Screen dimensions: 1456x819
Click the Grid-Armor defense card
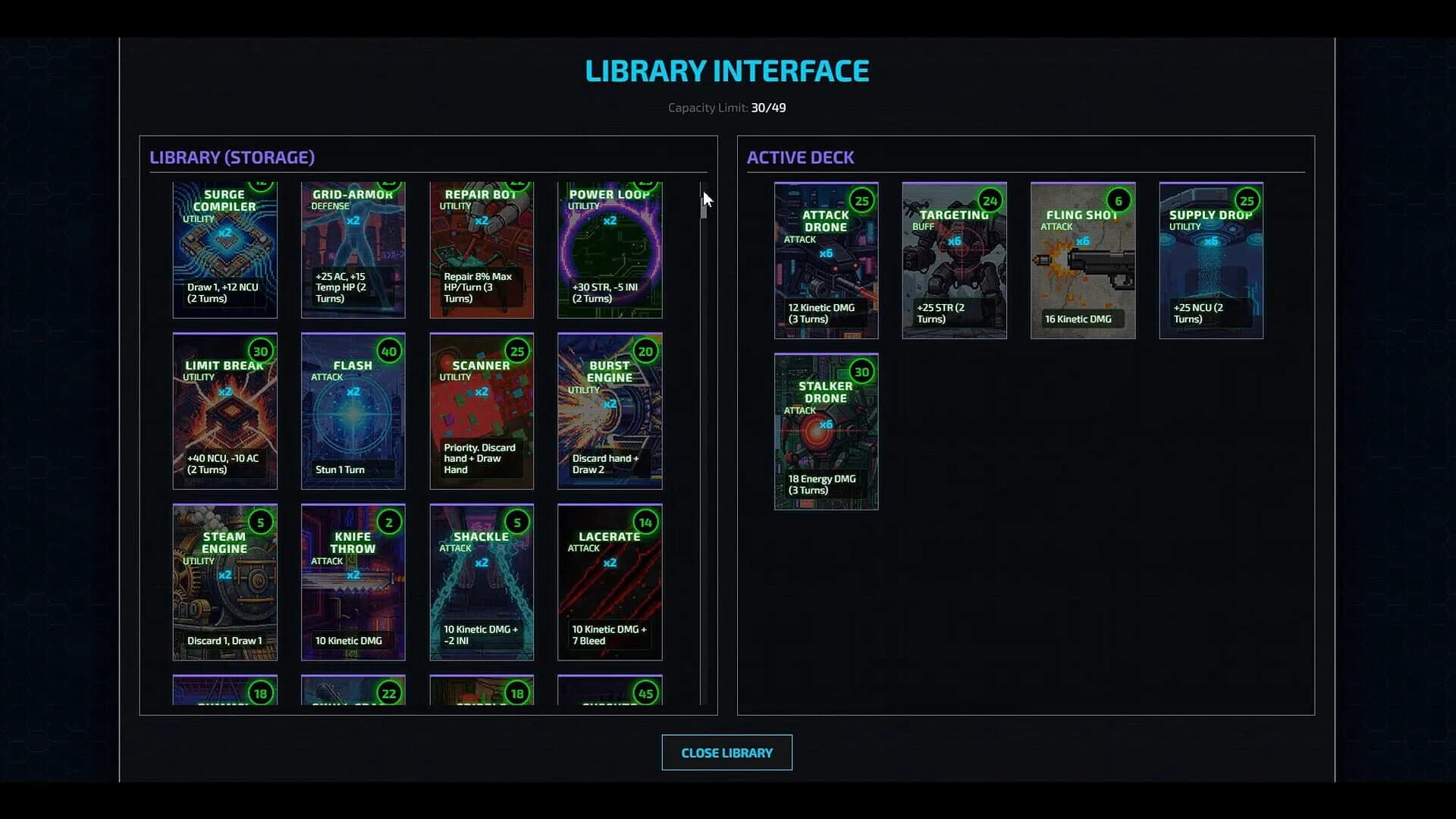(353, 250)
